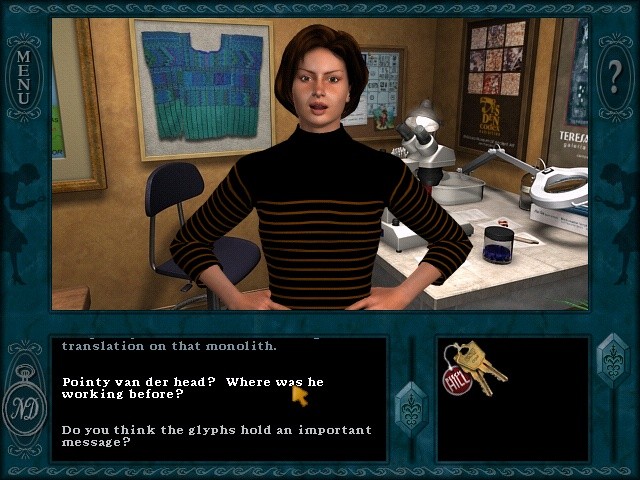Open the question mark help button
The height and width of the screenshot is (480, 640).
point(614,76)
